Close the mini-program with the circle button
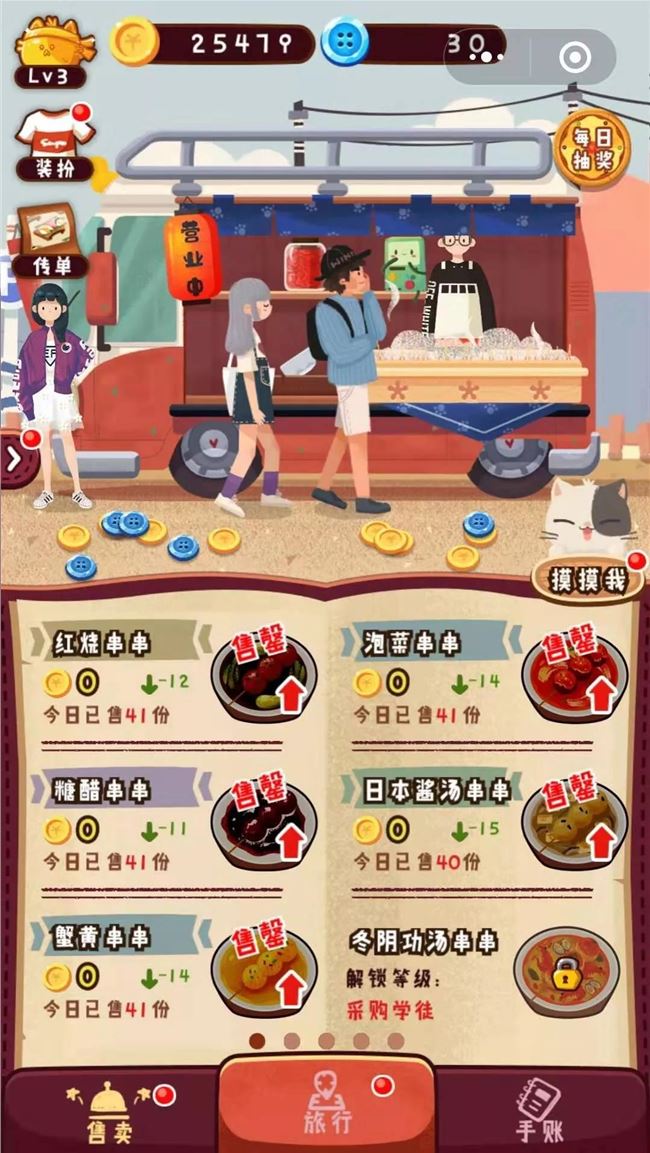This screenshot has height=1153, width=650. pyautogui.click(x=576, y=57)
